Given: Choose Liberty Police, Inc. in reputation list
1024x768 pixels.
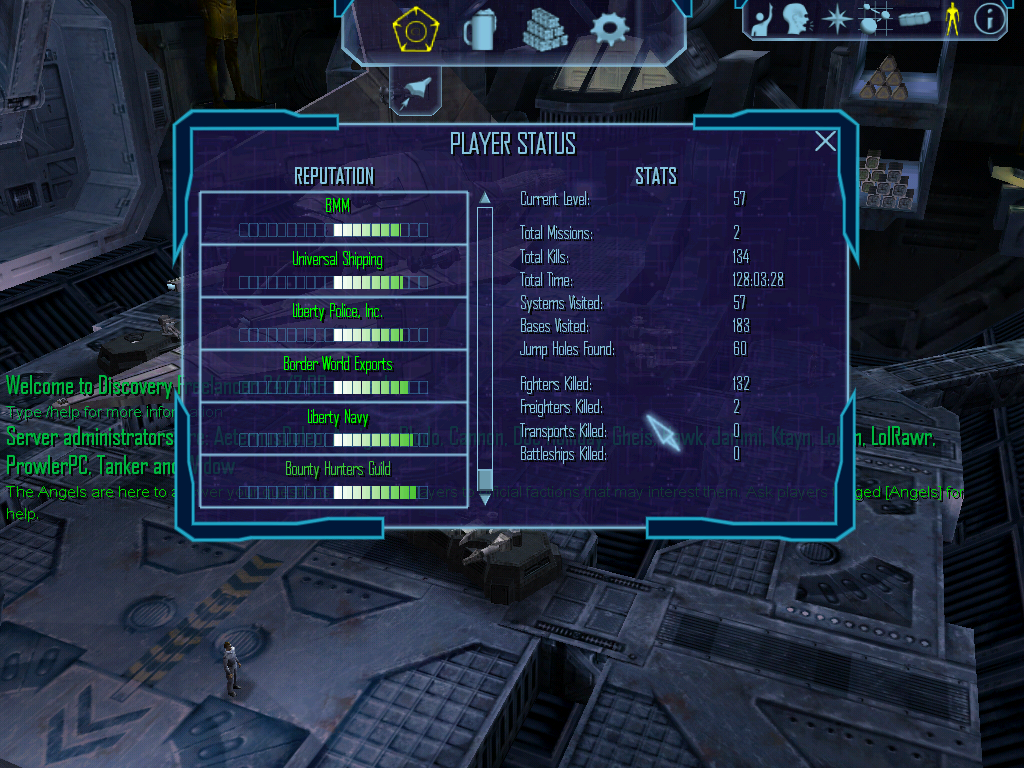Looking at the screenshot, I should [334, 323].
